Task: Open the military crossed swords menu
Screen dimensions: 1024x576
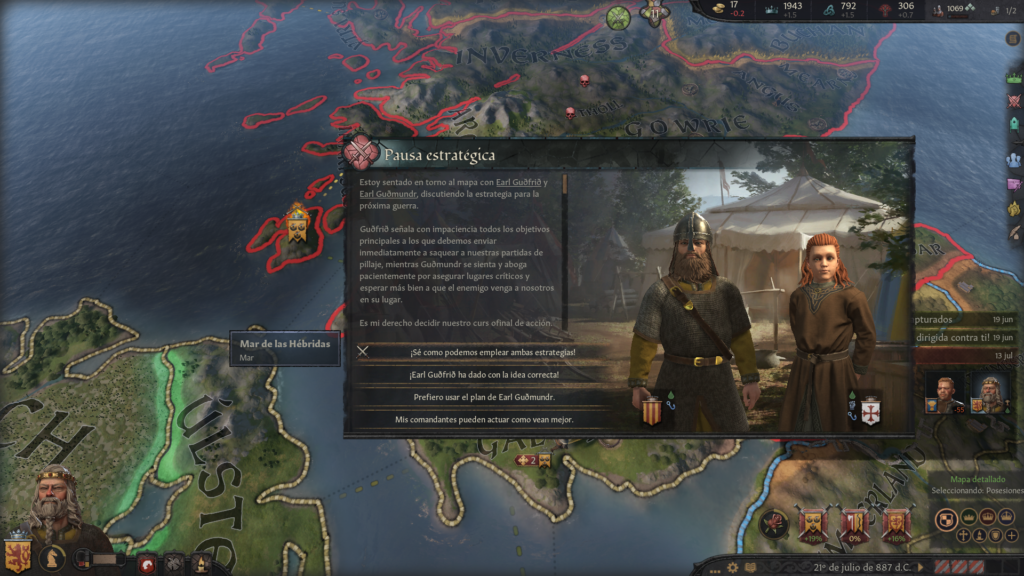Action: point(174,564)
